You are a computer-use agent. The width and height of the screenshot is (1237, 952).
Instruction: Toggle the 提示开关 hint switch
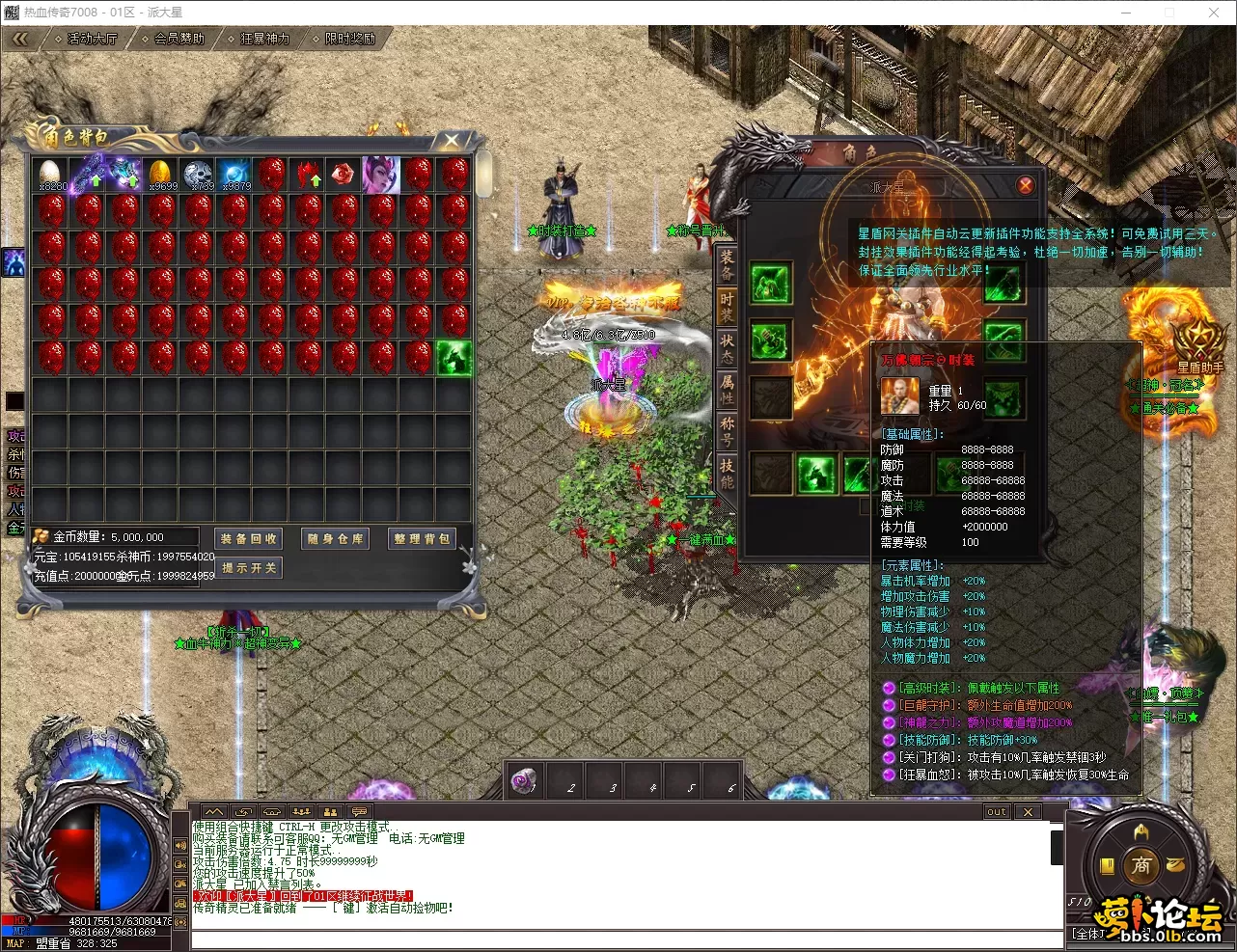click(248, 568)
